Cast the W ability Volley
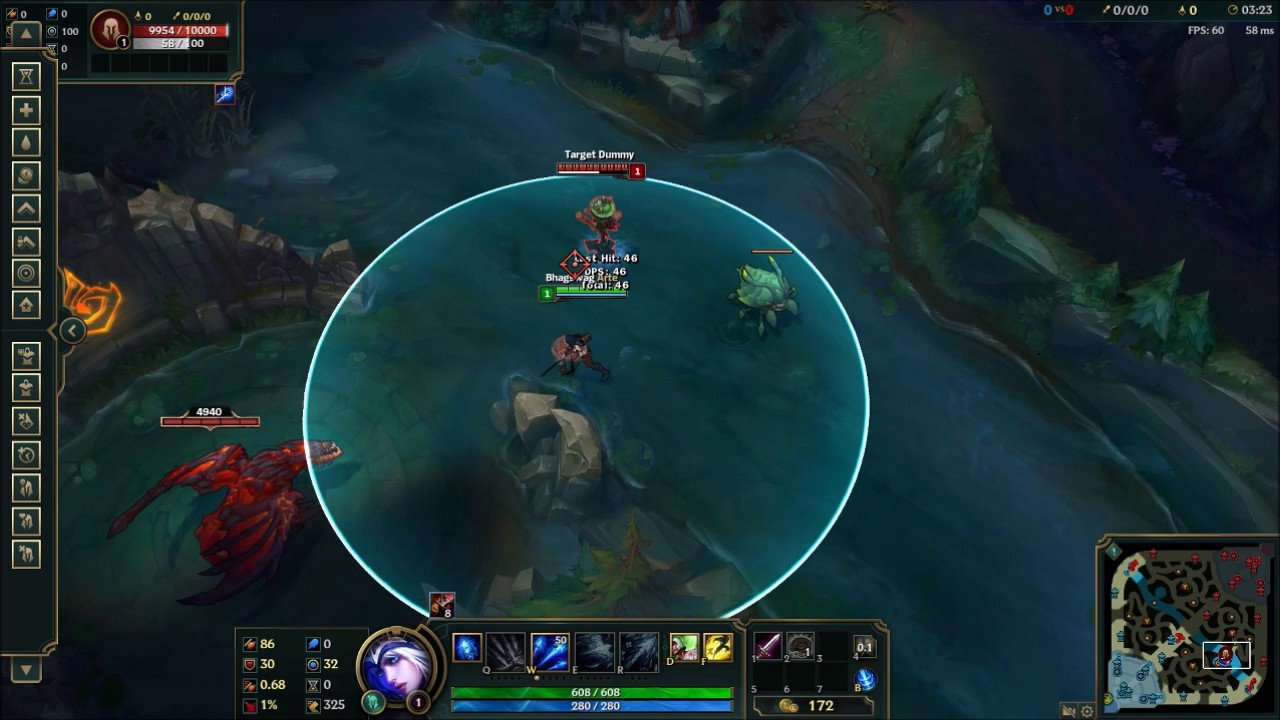 (548, 650)
